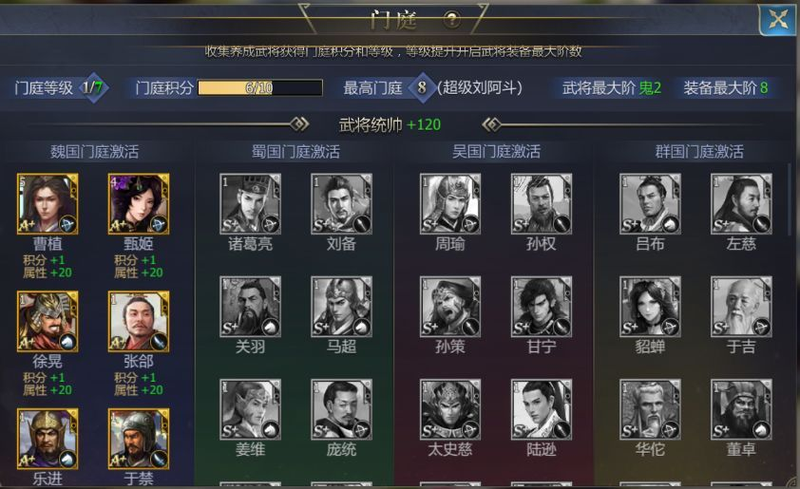Pick the 诸葛亮 hero portrait
This screenshot has width=800, height=489.
pos(250,204)
